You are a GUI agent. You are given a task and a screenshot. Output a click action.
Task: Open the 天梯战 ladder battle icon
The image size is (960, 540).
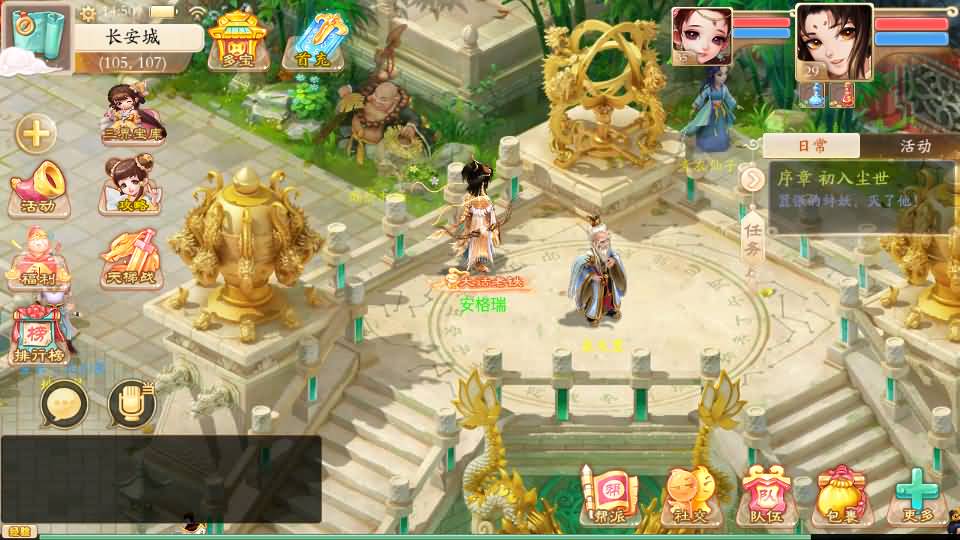click(x=131, y=259)
